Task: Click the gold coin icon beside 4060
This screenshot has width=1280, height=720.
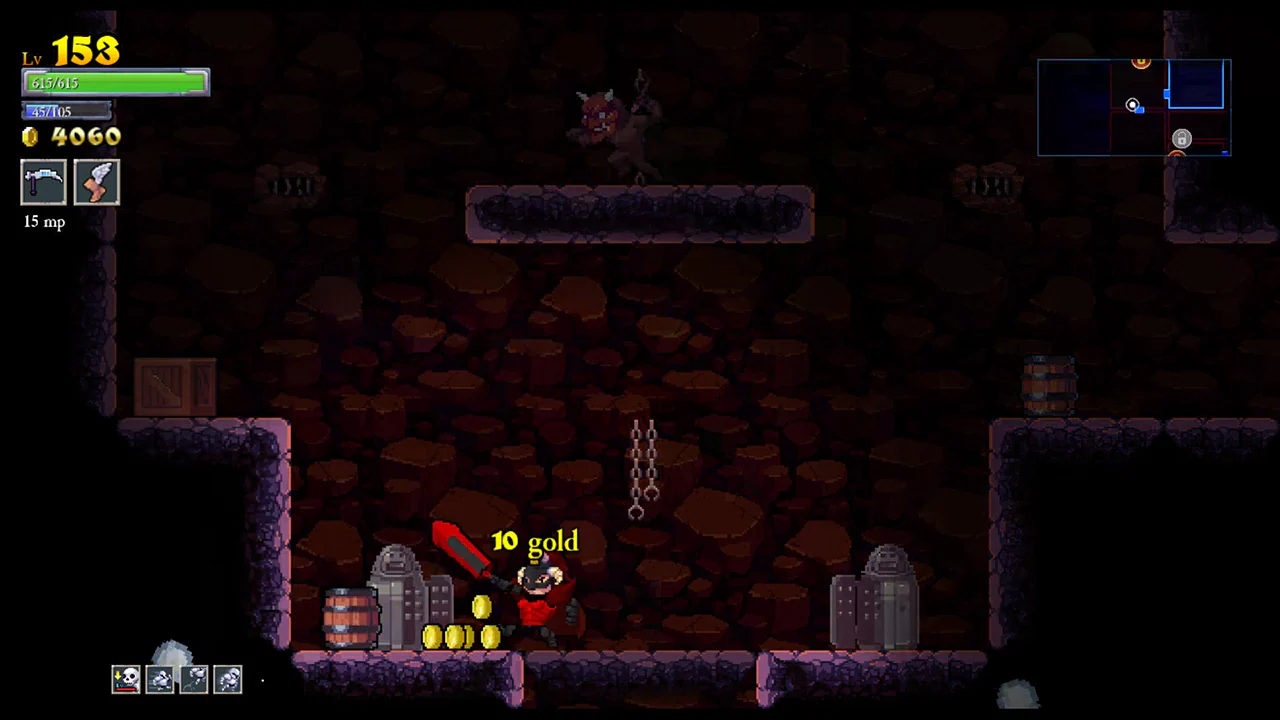Action: pos(30,137)
